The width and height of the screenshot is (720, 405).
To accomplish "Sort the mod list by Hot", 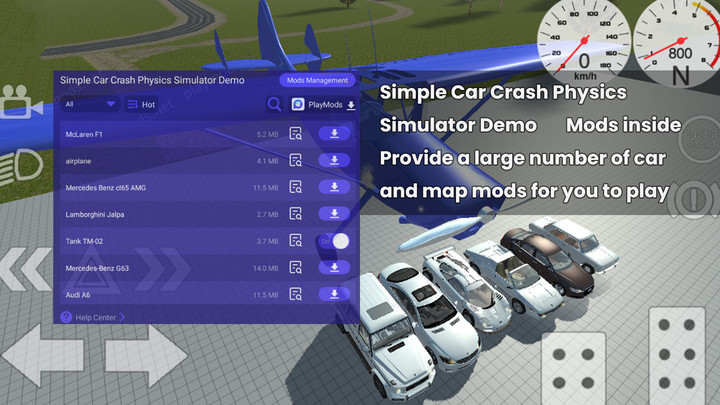I will pyautogui.click(x=141, y=104).
